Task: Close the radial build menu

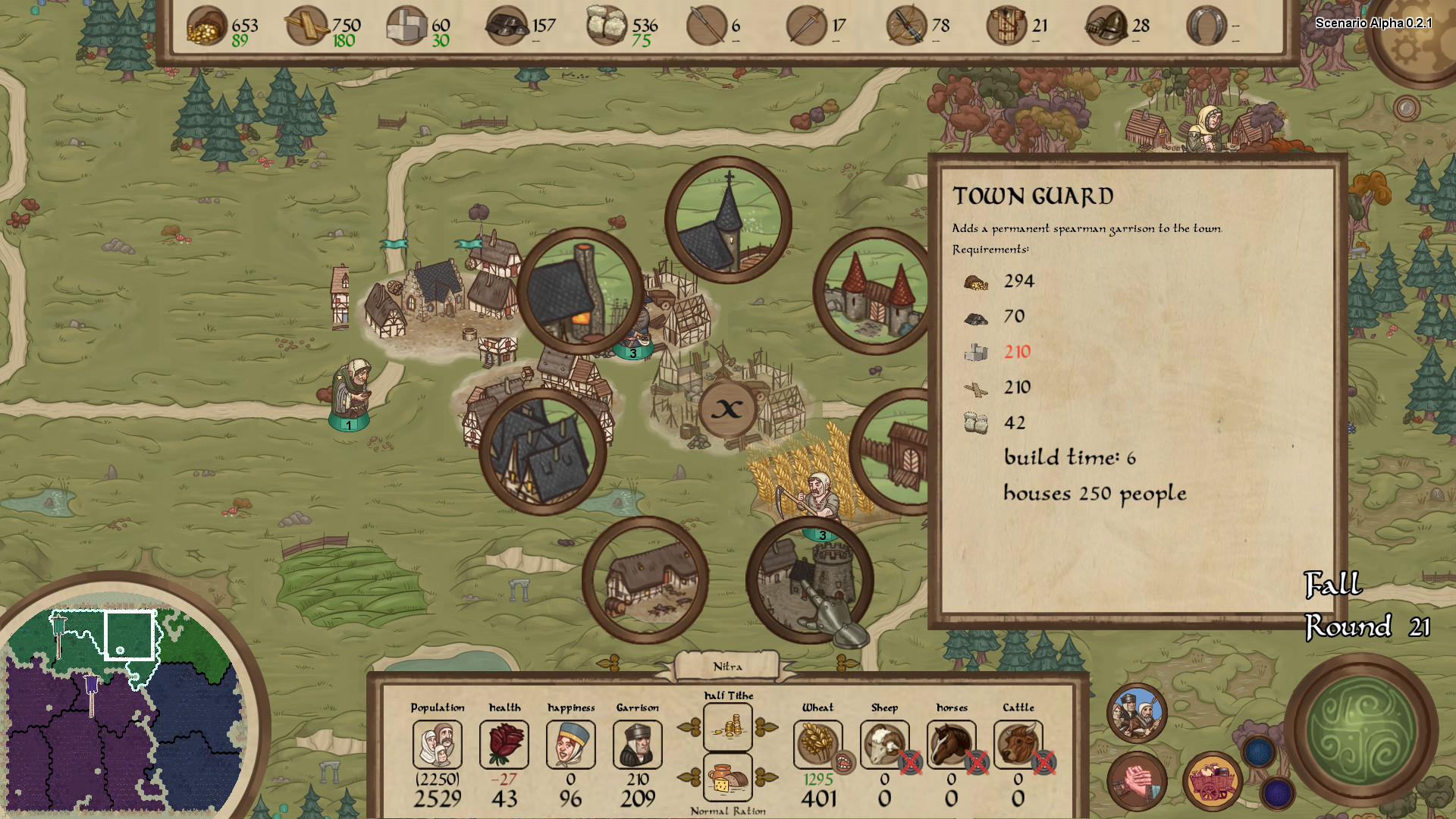Action: (727, 409)
